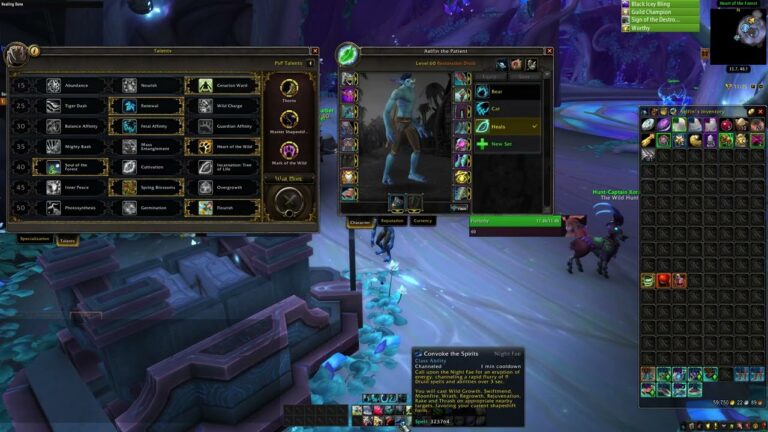This screenshot has height=432, width=768.
Task: Close the Talents window
Action: (314, 51)
